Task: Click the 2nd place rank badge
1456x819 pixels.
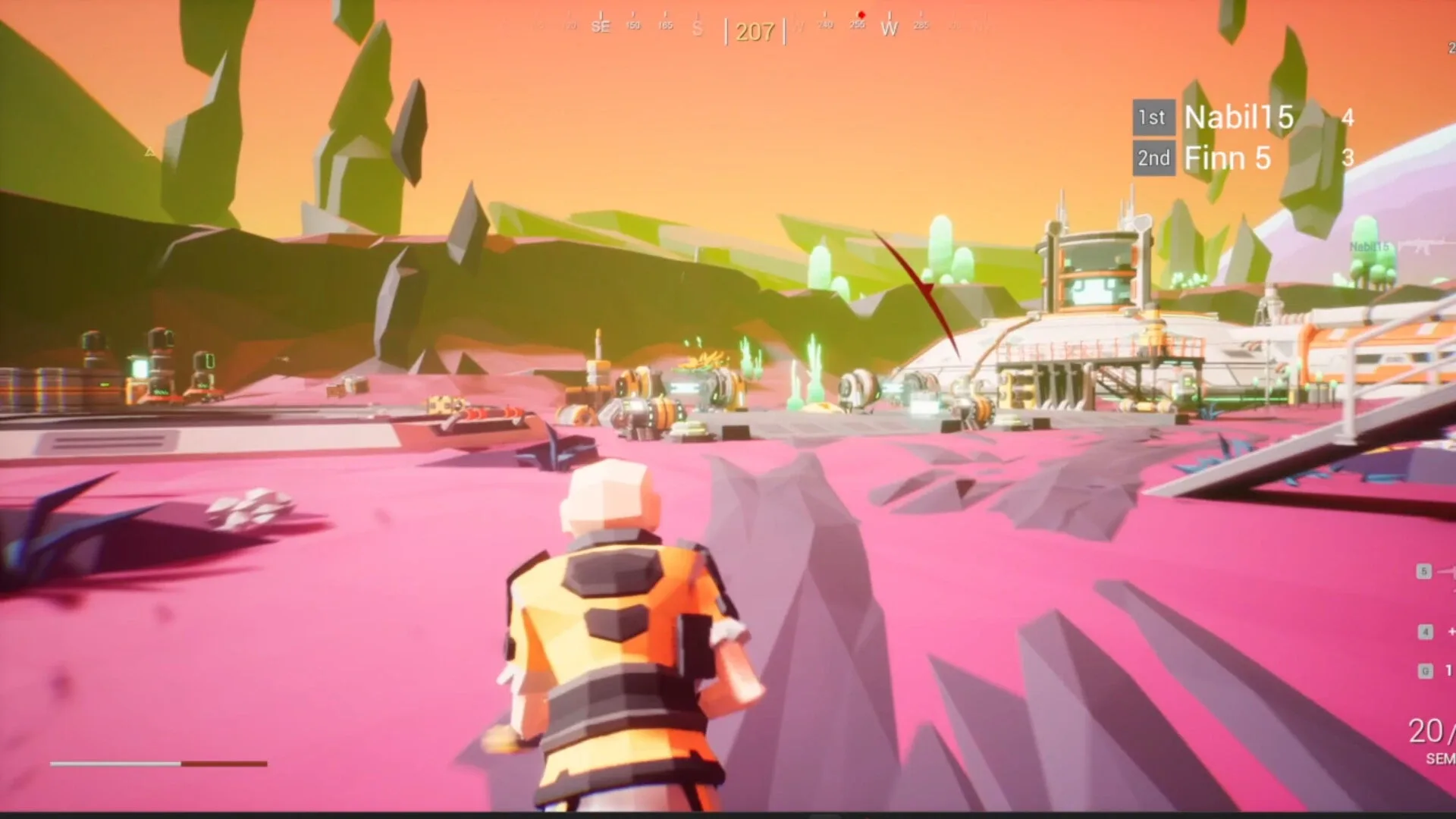Action: (x=1153, y=158)
